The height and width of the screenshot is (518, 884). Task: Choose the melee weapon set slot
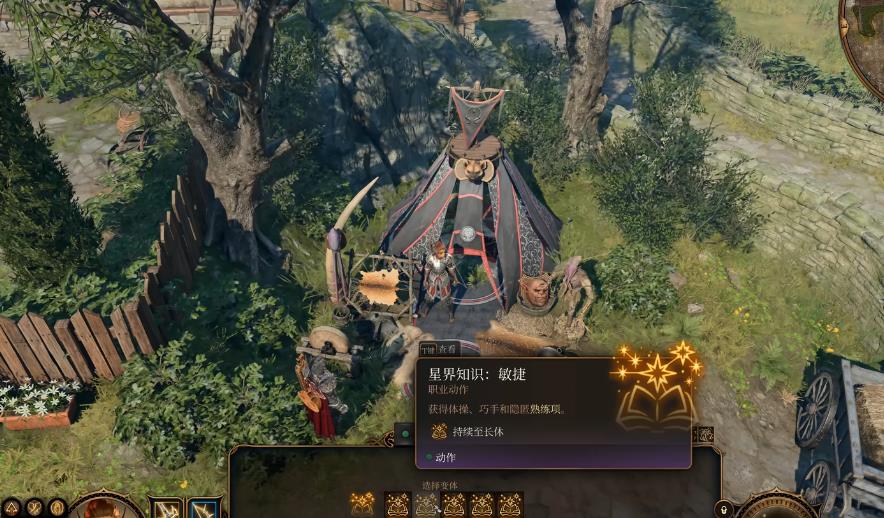coord(166,509)
